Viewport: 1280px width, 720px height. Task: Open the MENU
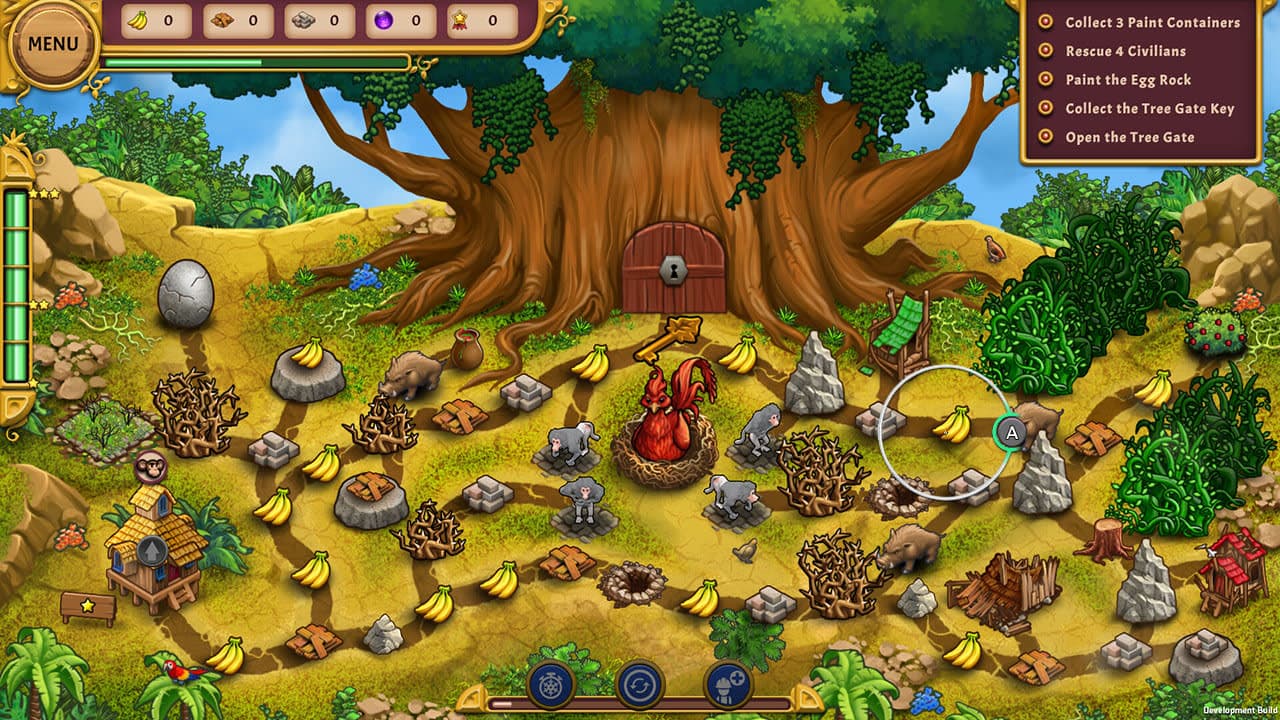pyautogui.click(x=55, y=43)
